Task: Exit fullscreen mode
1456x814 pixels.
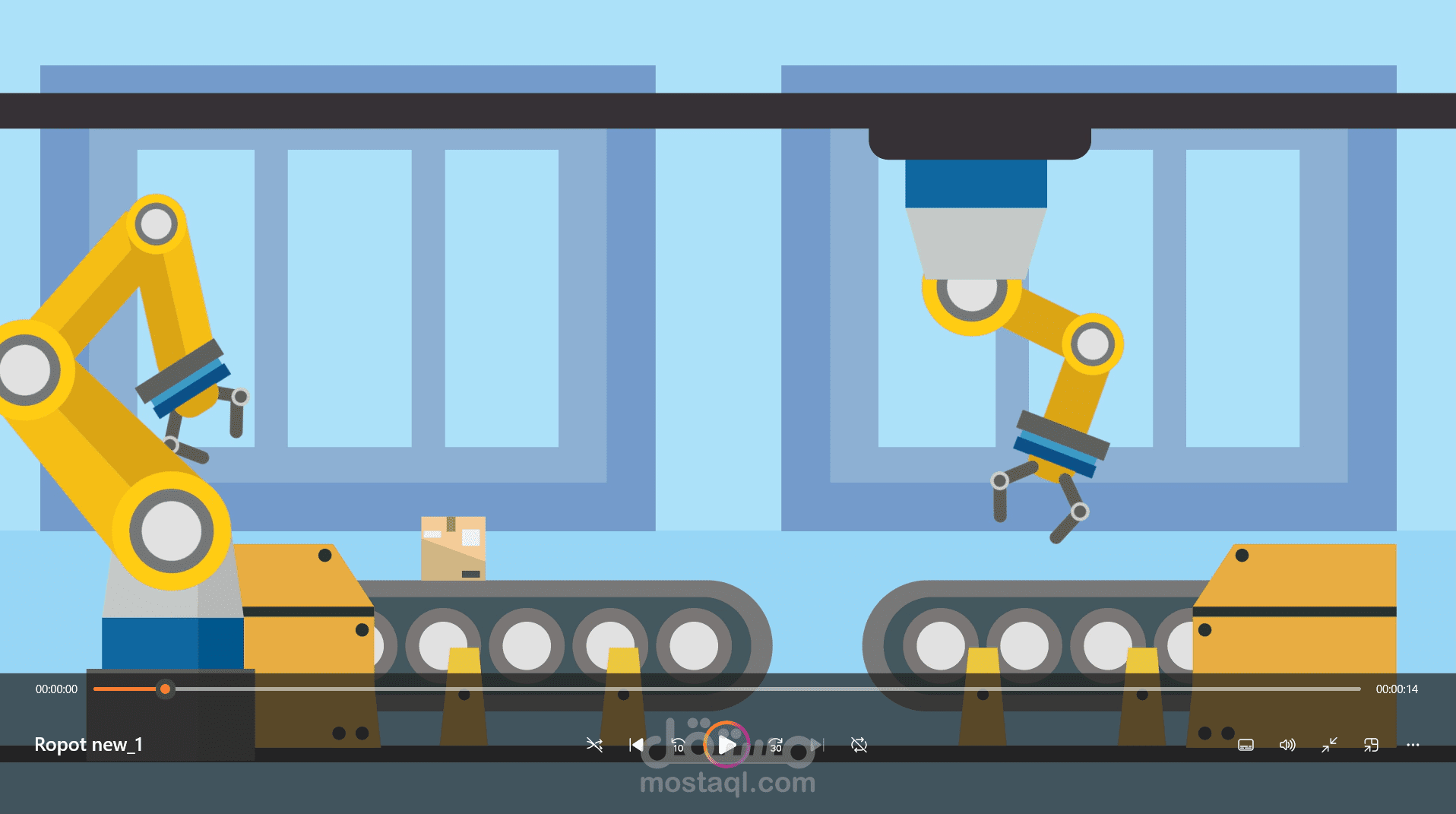Action: coord(1329,746)
